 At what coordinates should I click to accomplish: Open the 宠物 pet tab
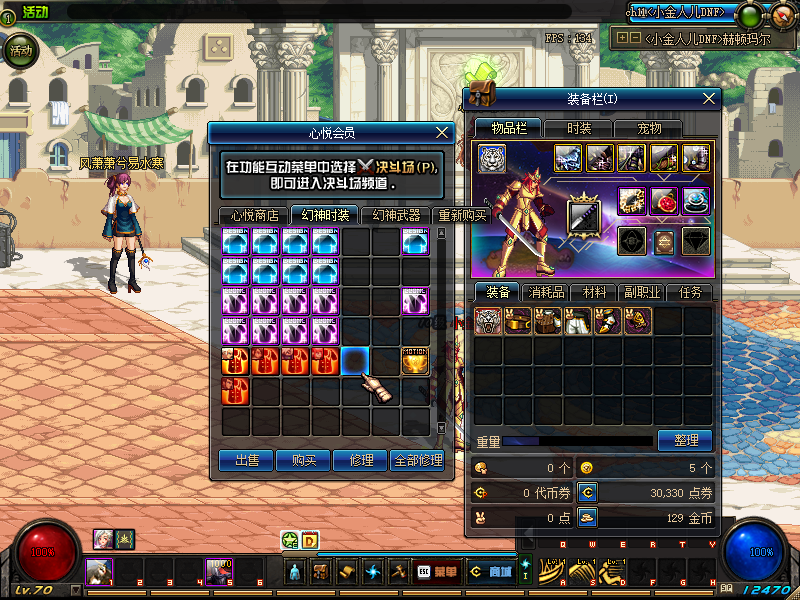pos(650,128)
